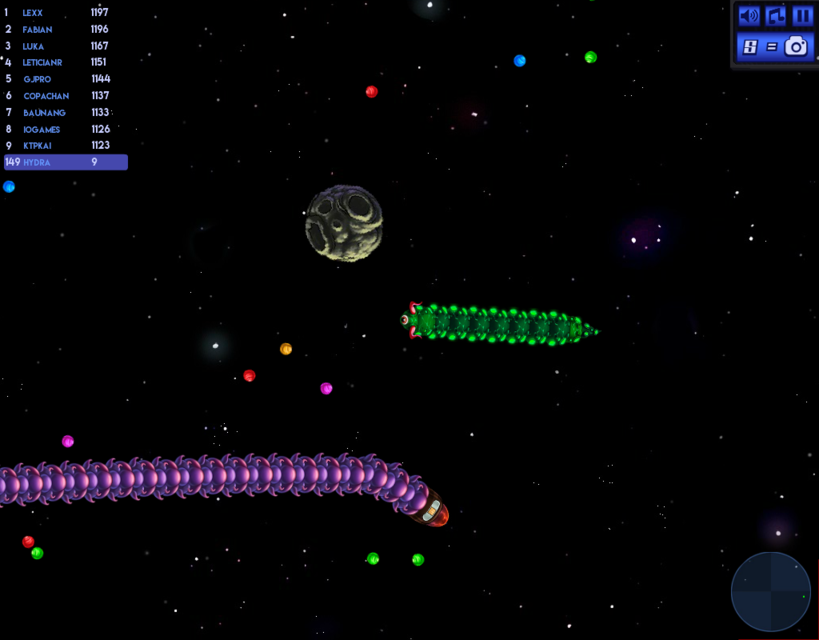Pause the game

click(803, 16)
